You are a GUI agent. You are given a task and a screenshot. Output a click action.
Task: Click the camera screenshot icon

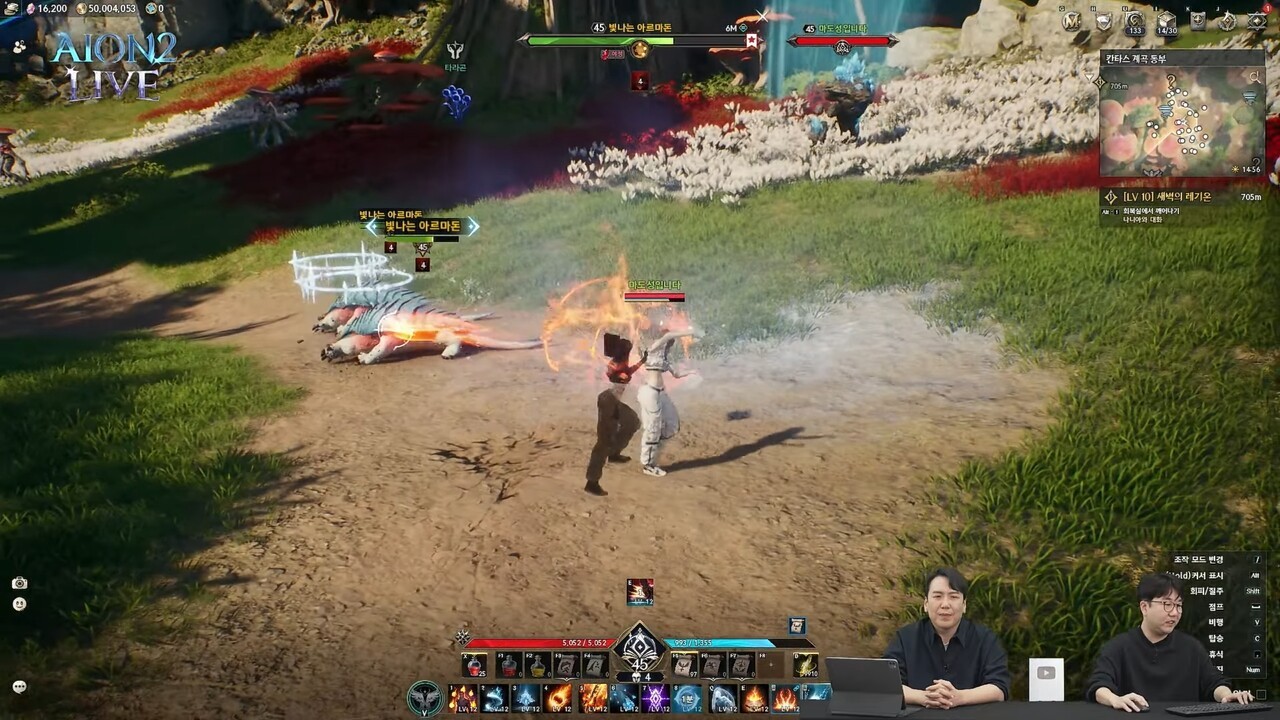point(19,583)
